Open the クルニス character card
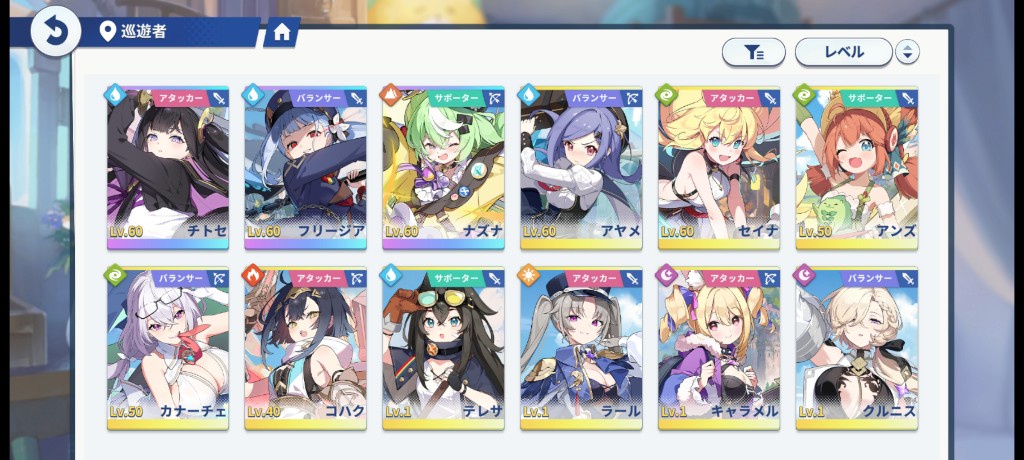1024x460 pixels. (x=857, y=348)
